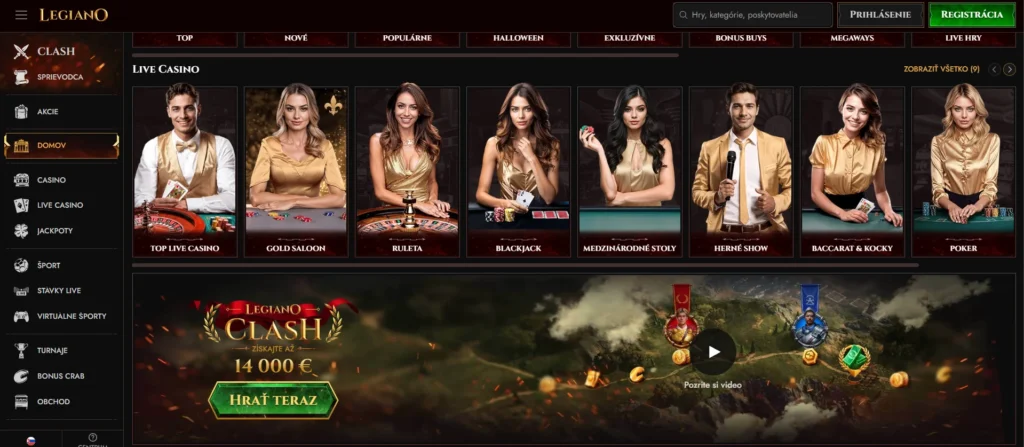Viewport: 1024px width, 447px height.
Task: Show all live casino games link
Action: point(940,69)
